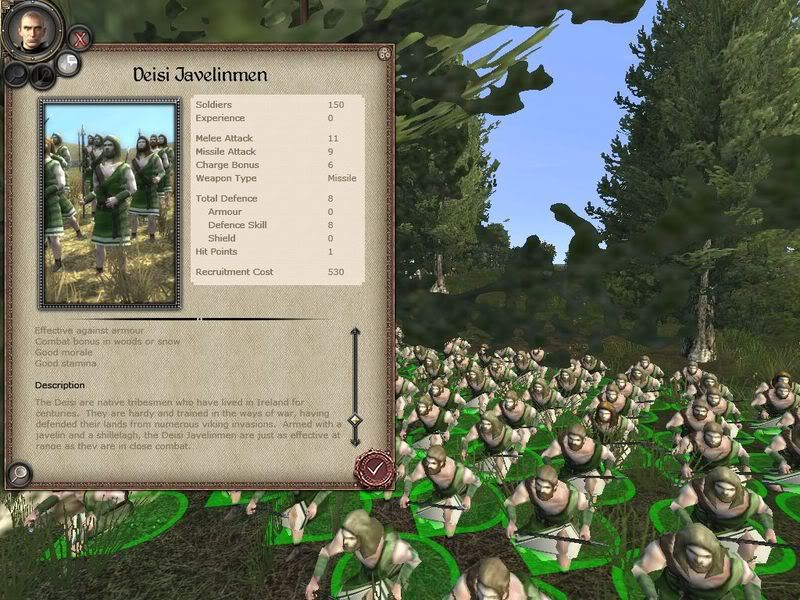Click the red X button beside the portrait
This screenshot has width=800, height=600.
82,40
